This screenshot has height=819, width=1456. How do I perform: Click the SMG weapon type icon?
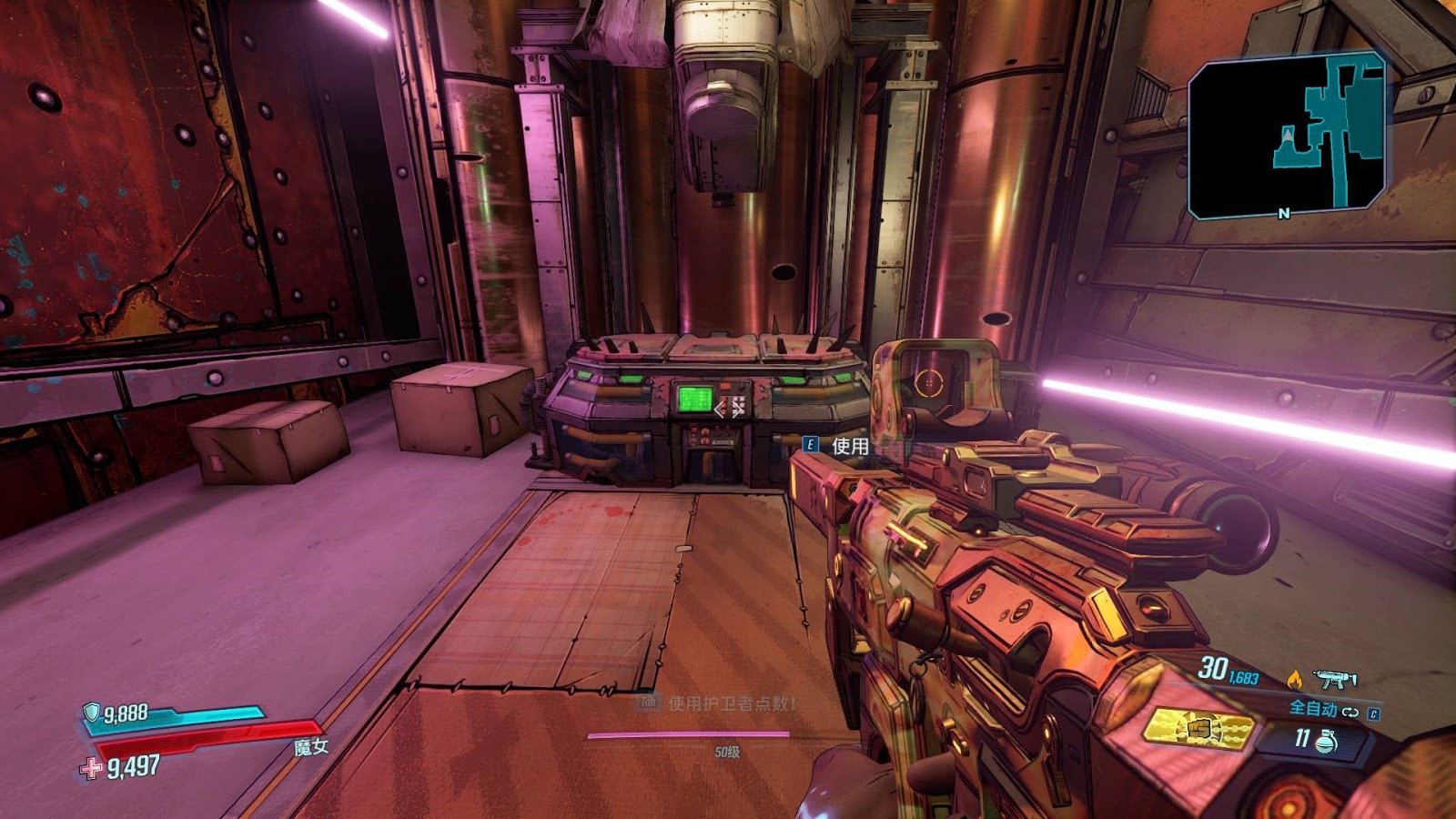point(1335,679)
